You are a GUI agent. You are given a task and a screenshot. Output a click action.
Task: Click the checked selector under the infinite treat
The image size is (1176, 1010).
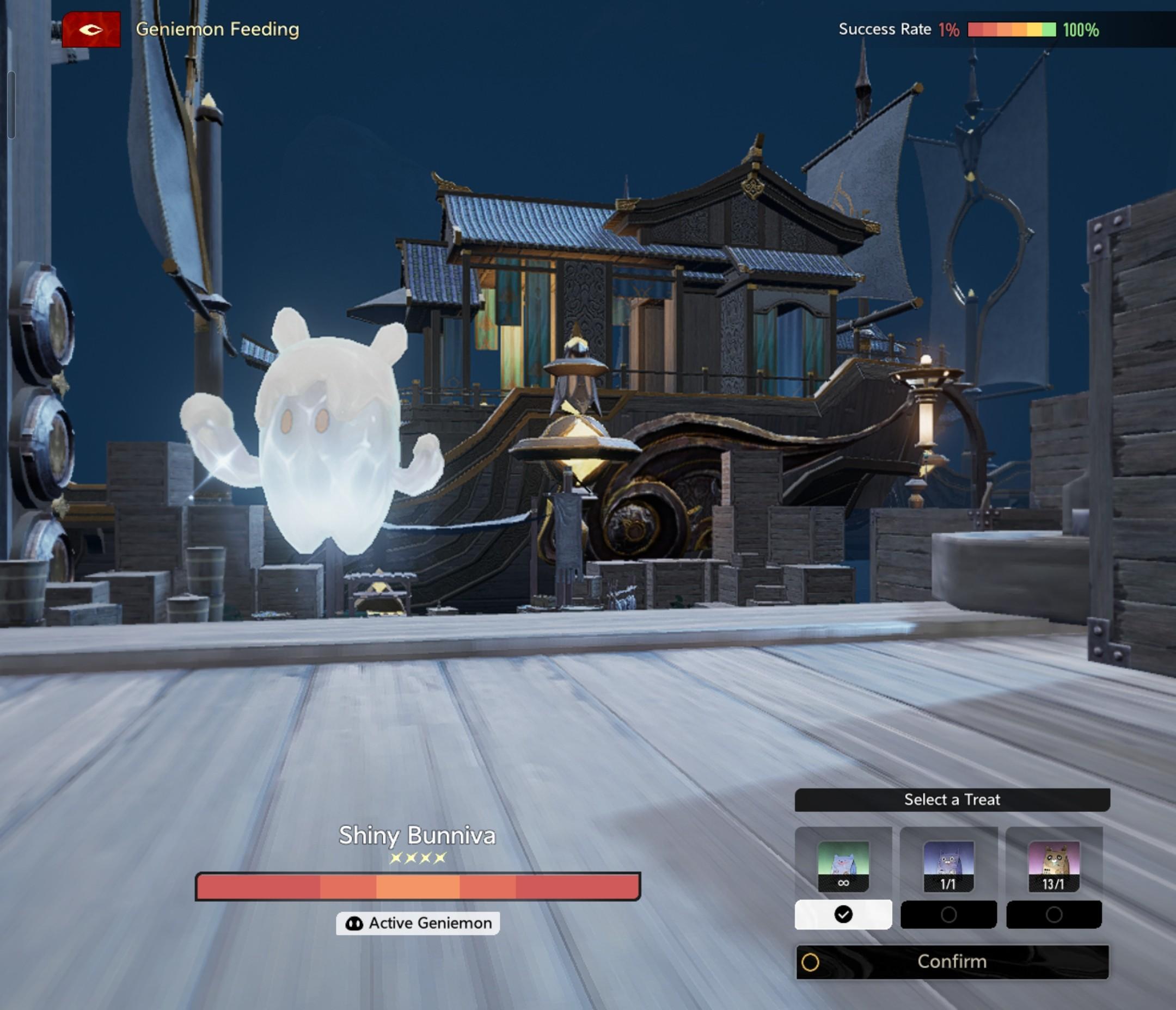(843, 915)
